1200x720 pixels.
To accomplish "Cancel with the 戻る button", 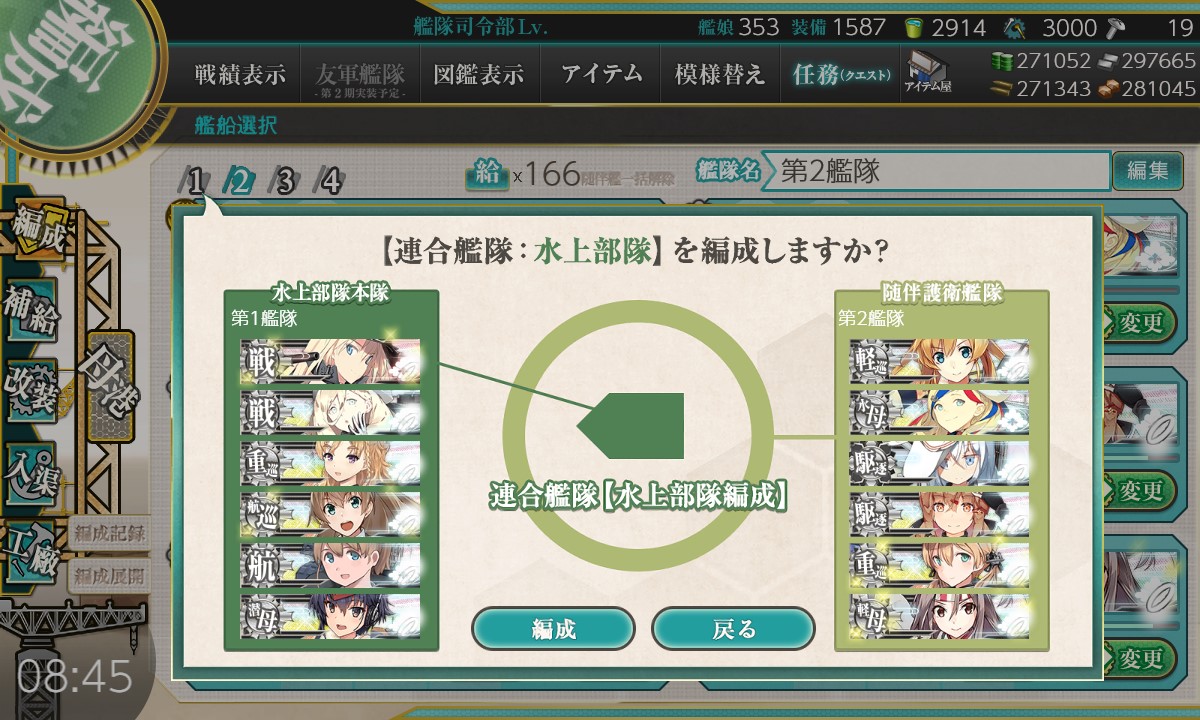I will coord(733,628).
